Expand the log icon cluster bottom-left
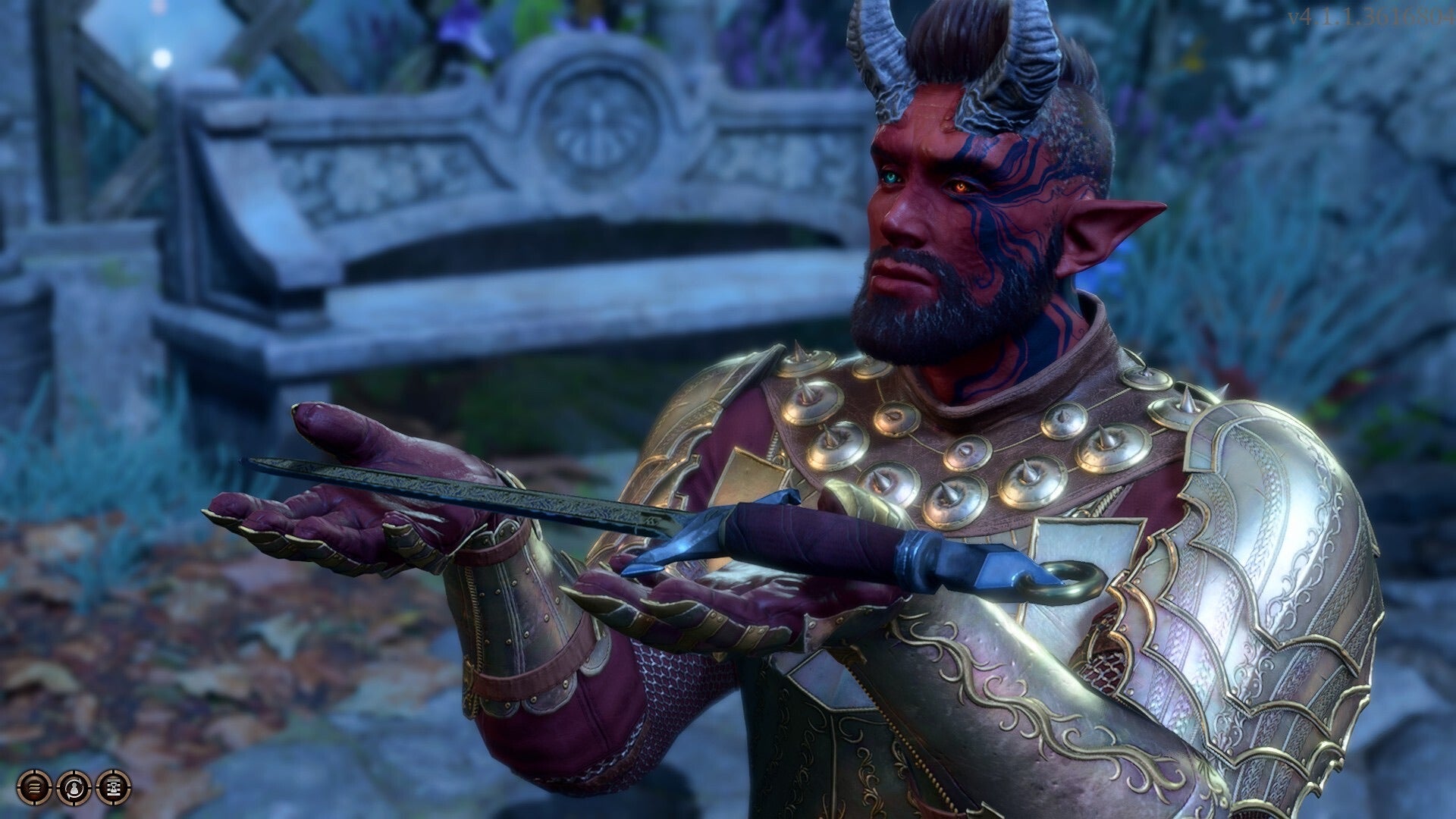Screen dimensions: 1456x819 pyautogui.click(x=74, y=787)
